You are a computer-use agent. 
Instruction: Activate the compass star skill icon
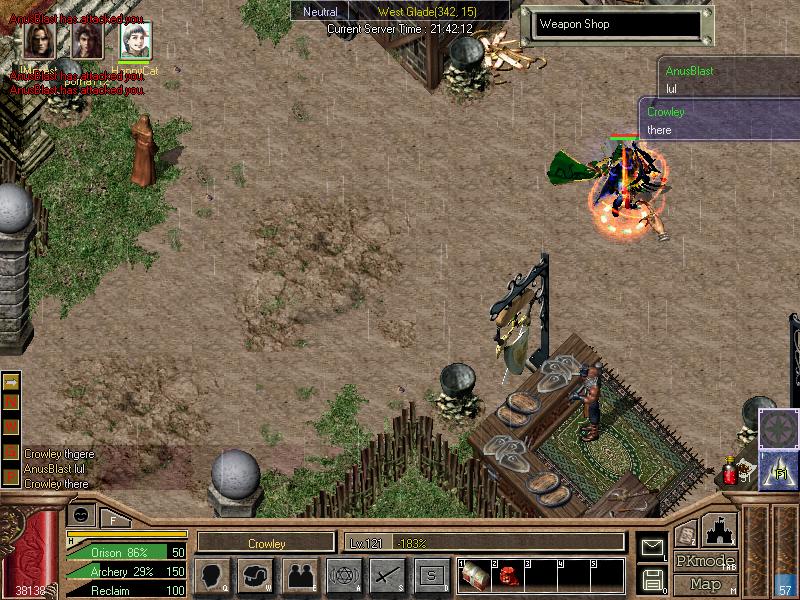(778, 428)
